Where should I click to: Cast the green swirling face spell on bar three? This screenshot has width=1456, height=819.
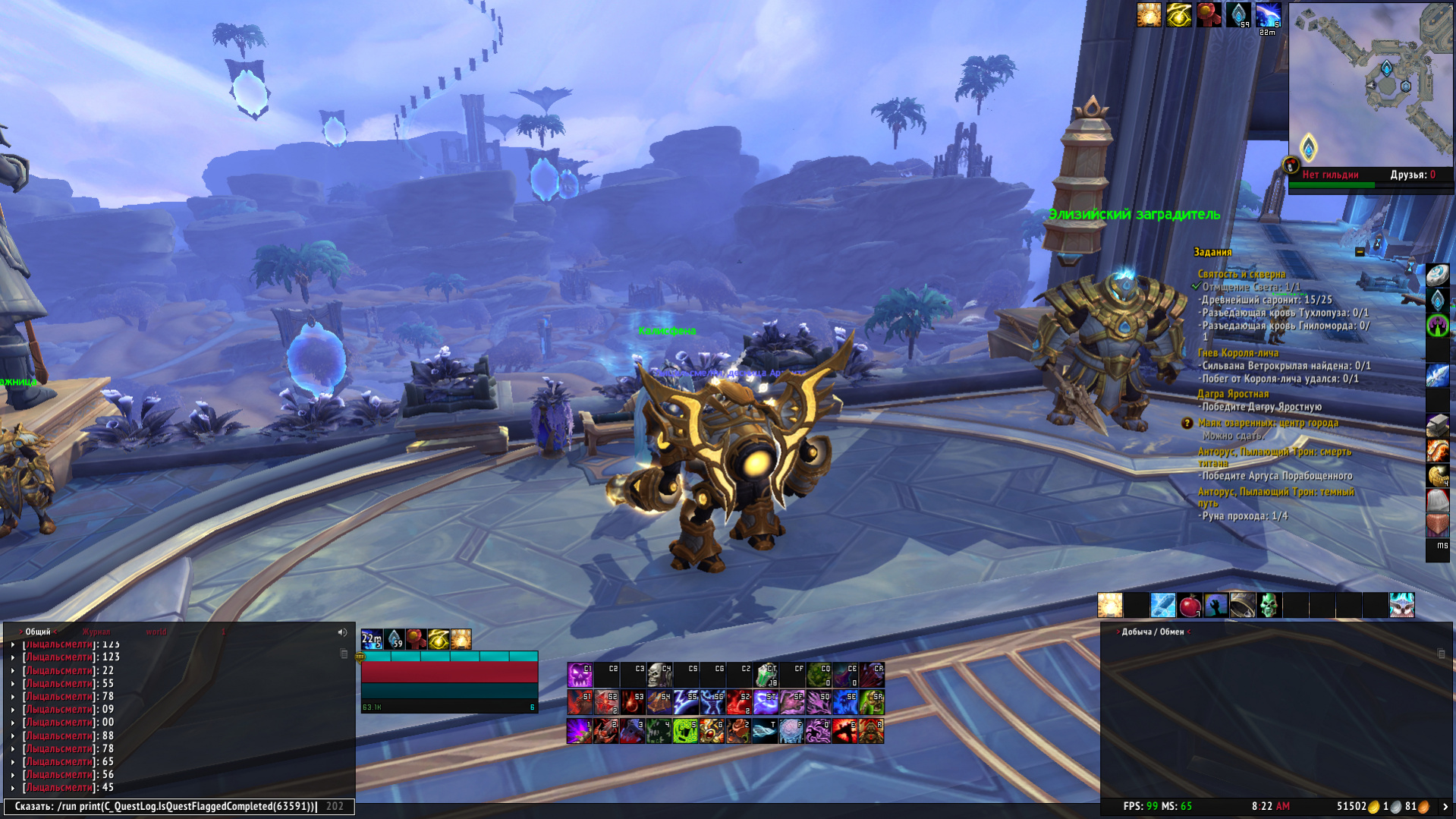click(x=686, y=731)
